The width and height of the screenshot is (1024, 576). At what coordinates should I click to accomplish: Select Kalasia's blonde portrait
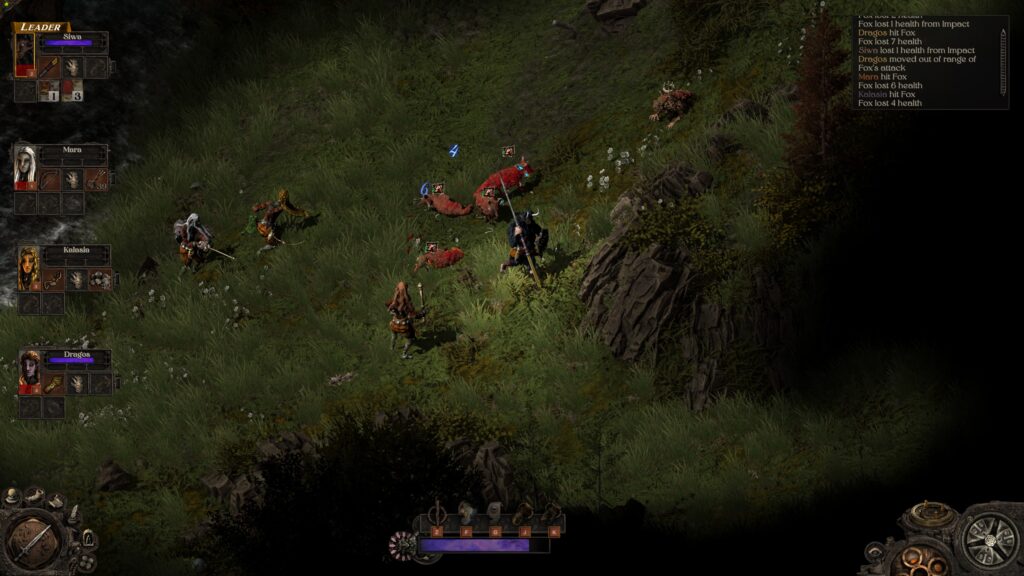(x=28, y=268)
